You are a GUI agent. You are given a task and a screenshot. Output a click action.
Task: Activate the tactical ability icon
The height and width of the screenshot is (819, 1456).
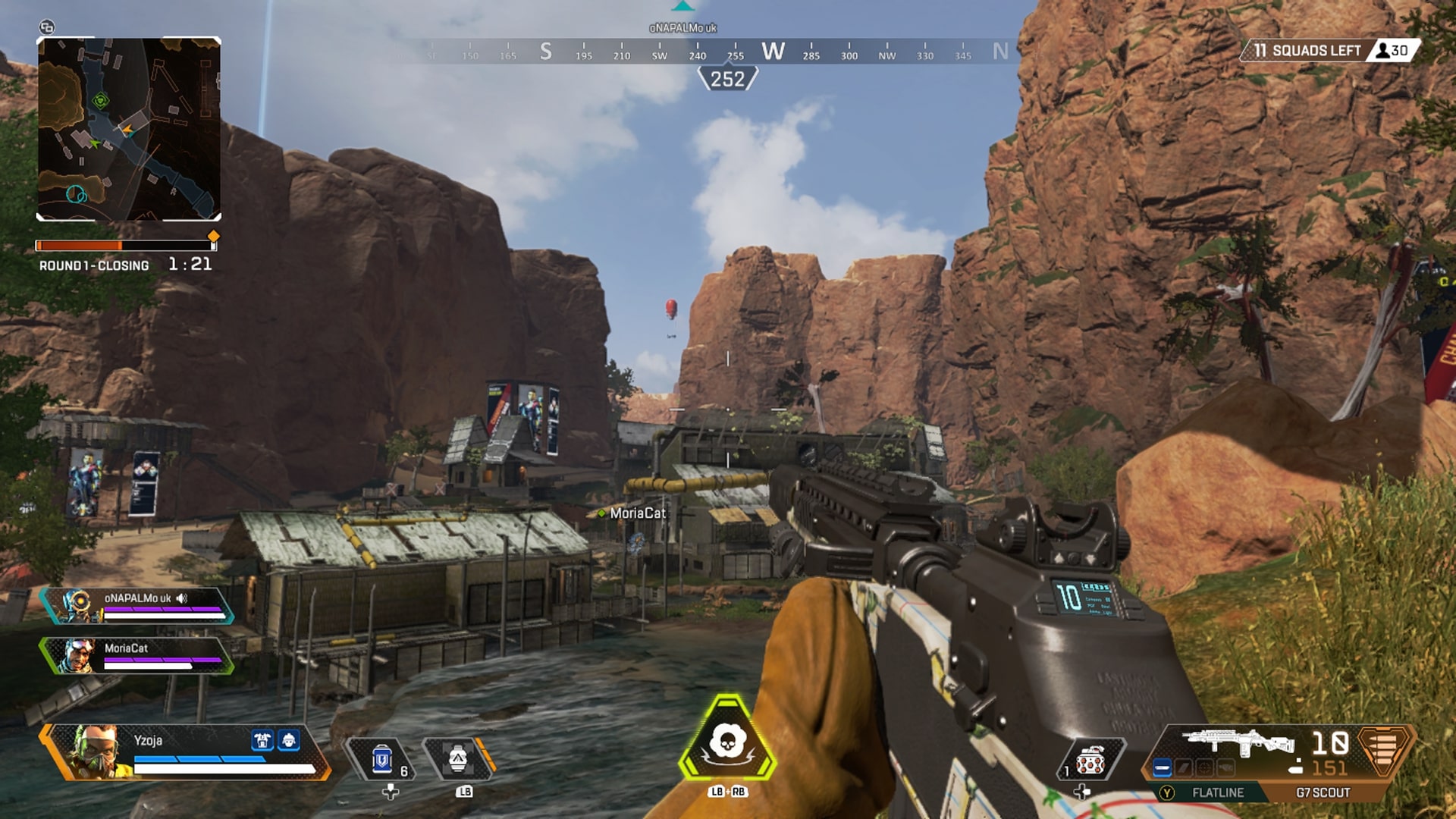coord(458,759)
